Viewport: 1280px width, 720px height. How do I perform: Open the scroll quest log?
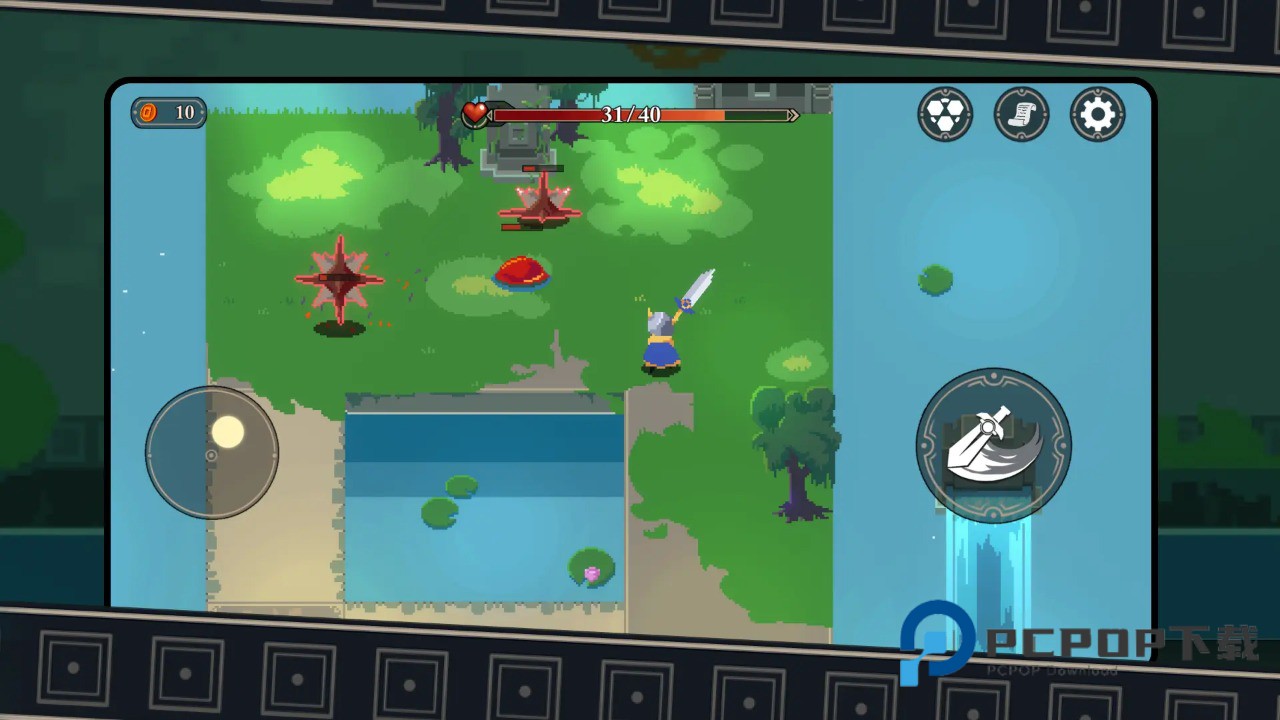tap(1021, 115)
